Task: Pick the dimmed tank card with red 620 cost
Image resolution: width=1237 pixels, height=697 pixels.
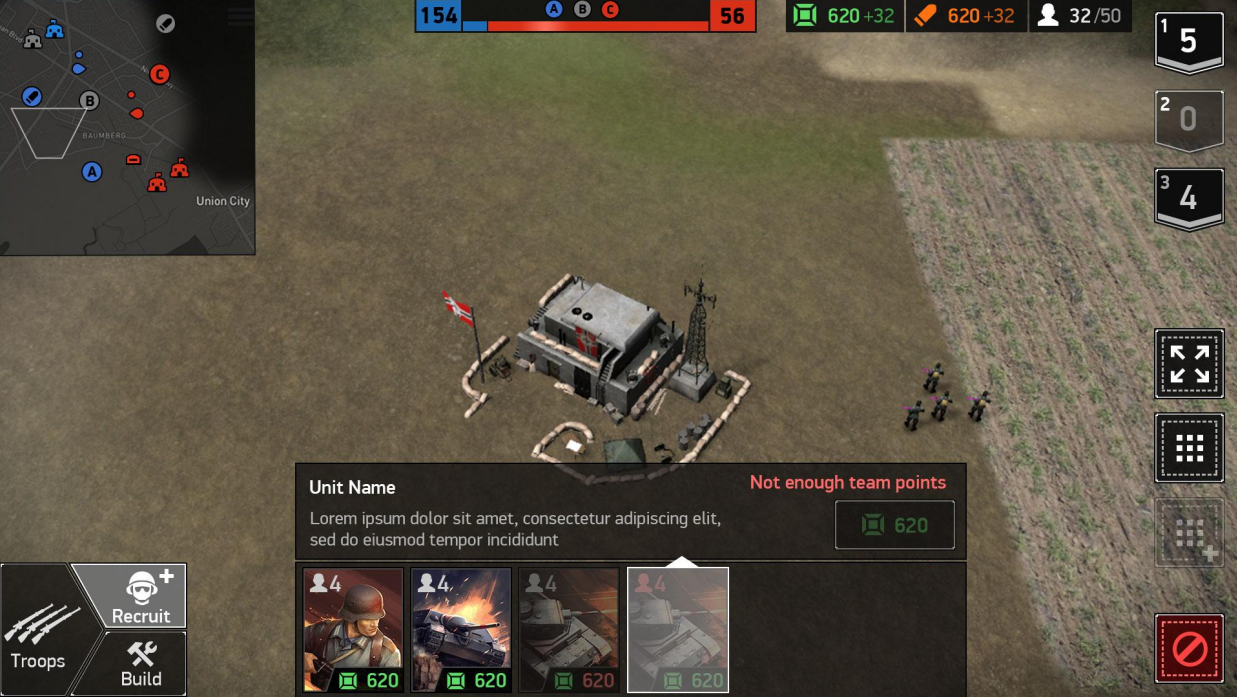Action: [x=569, y=630]
